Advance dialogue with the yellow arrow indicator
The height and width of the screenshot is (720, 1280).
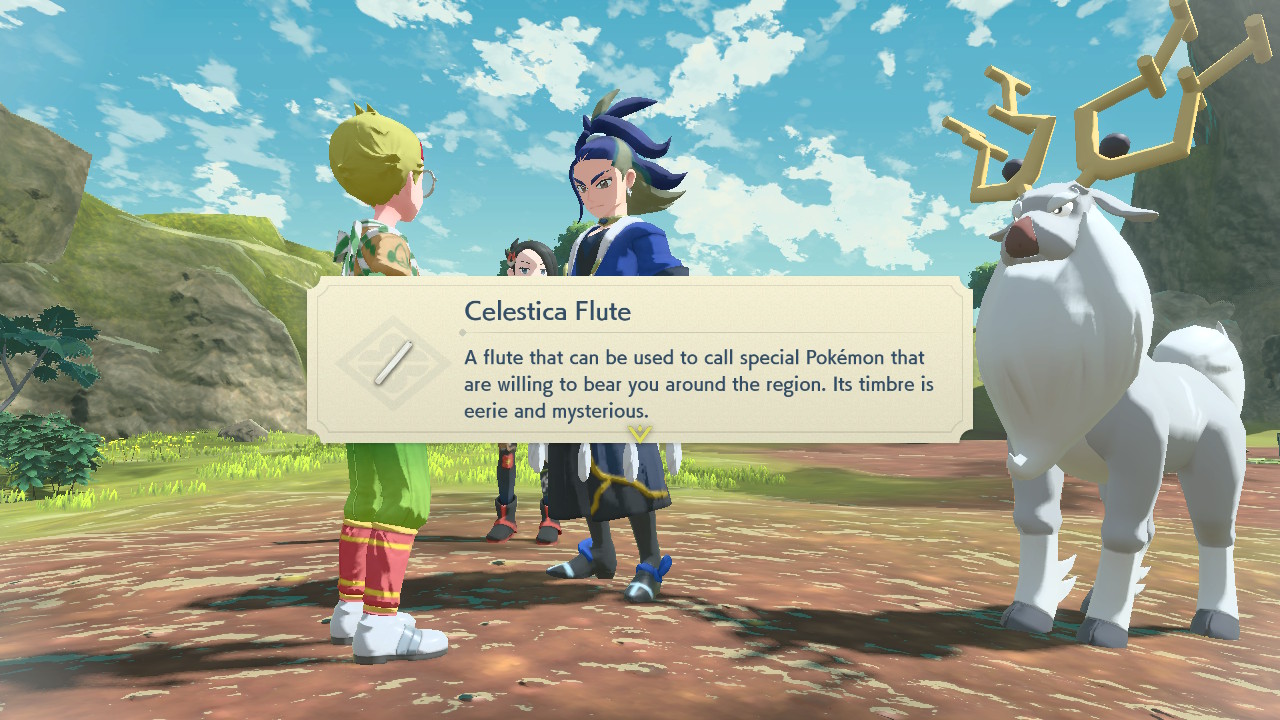coord(640,433)
